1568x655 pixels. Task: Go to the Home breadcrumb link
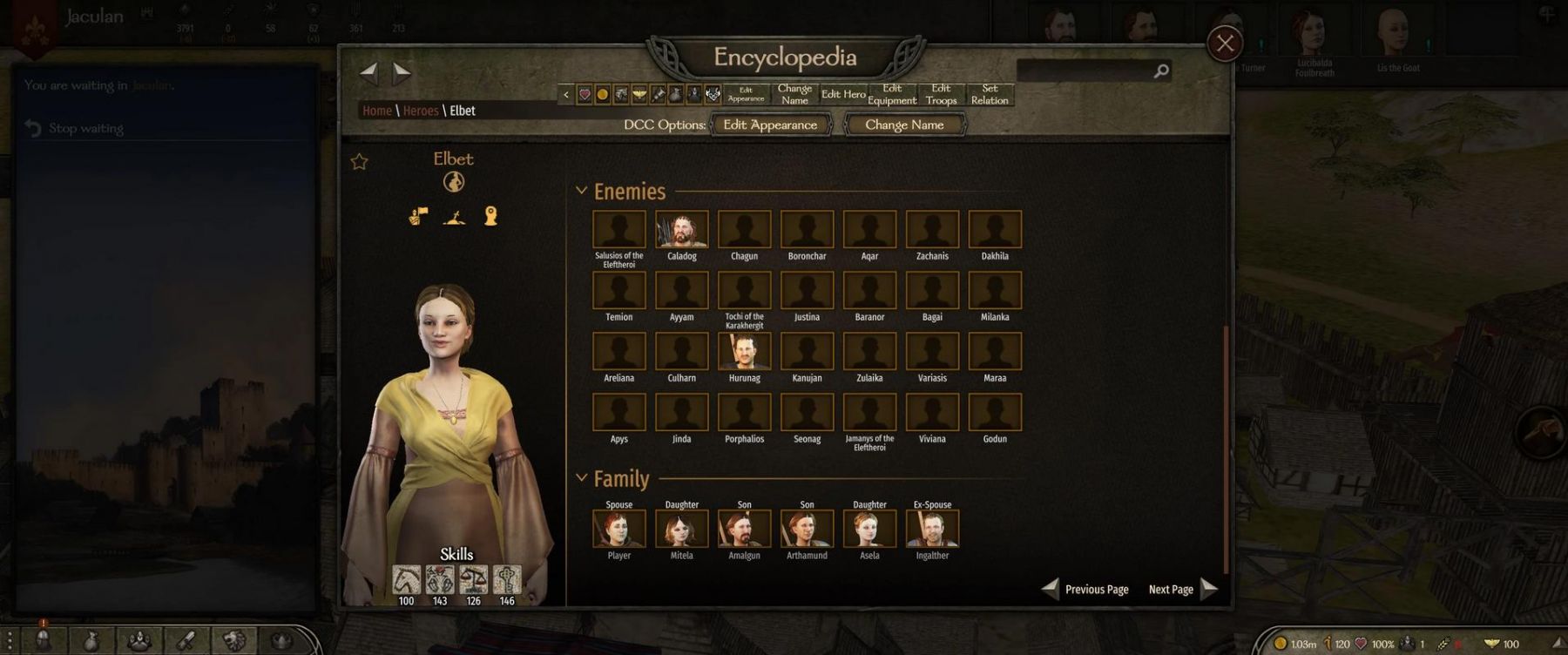[x=376, y=111]
